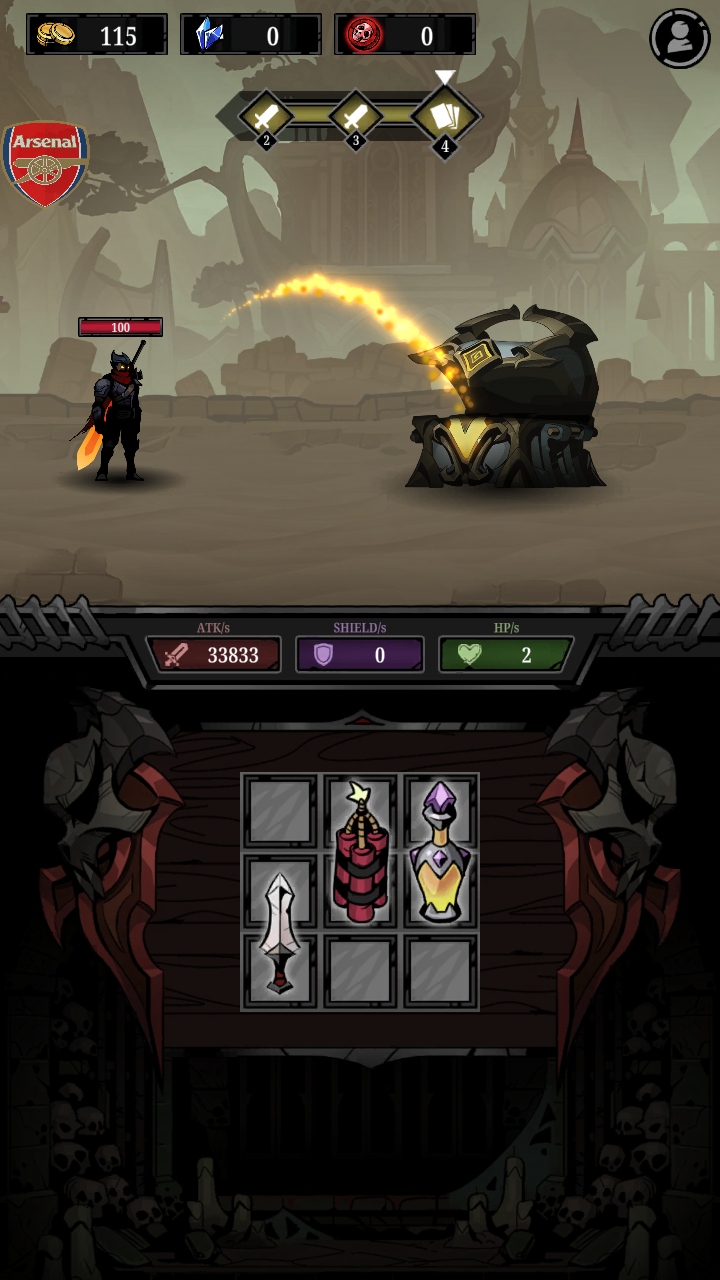Open the player profile icon
Image resolution: width=720 pixels, height=1280 pixels.
click(680, 38)
